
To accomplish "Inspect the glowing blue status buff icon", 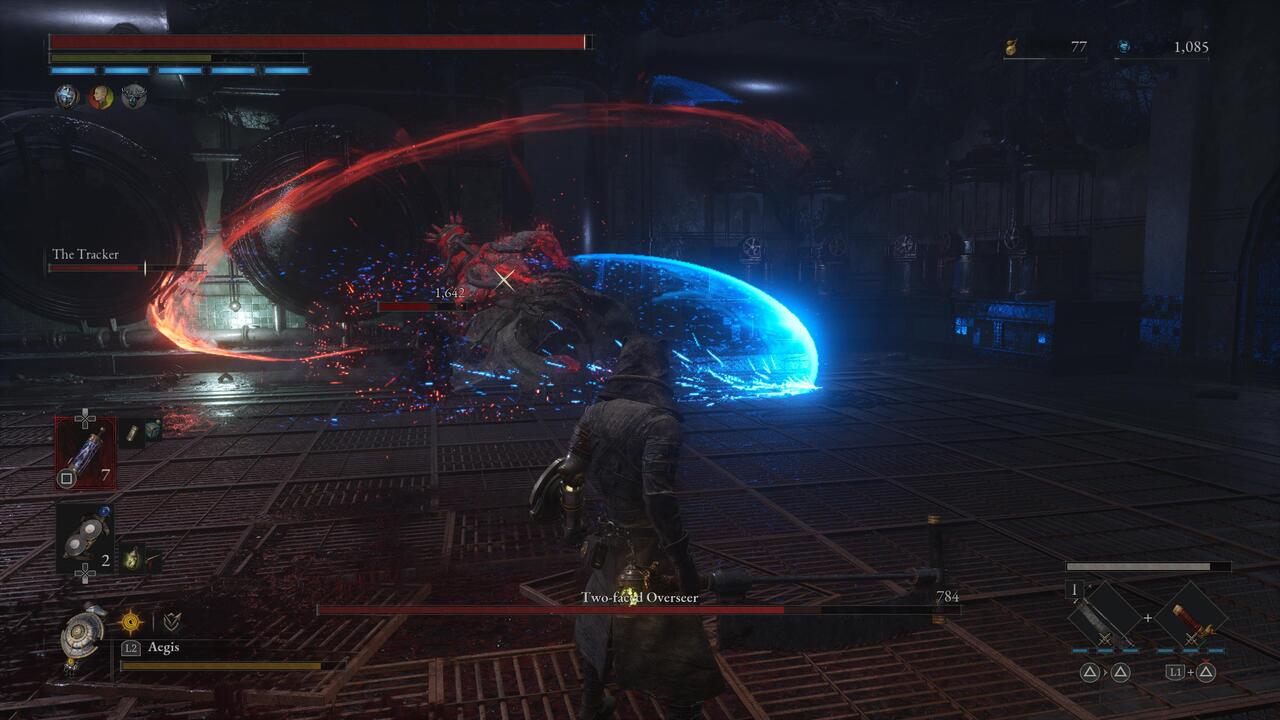I will click(x=66, y=97).
